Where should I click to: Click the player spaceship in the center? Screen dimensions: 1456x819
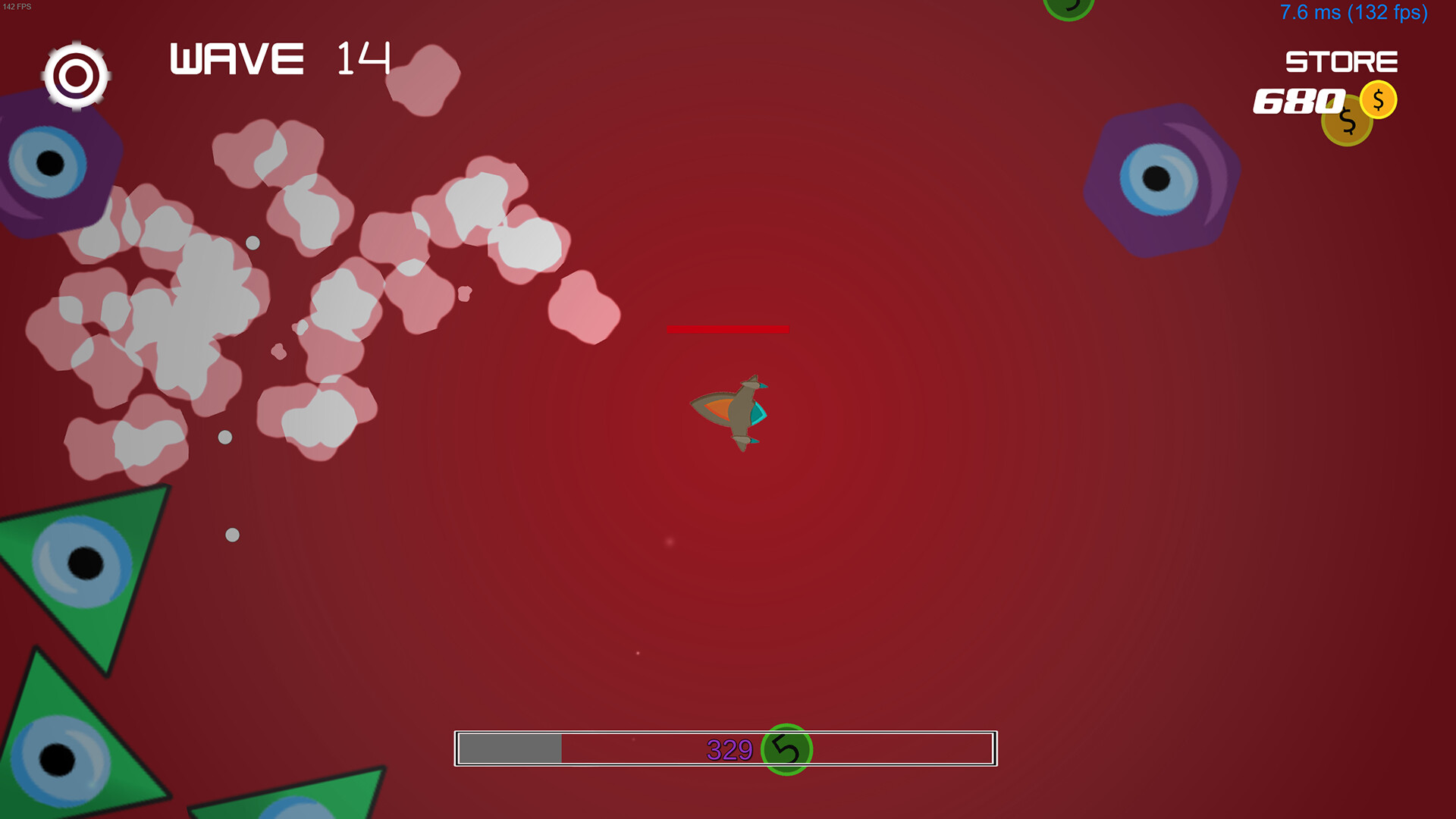(730, 413)
